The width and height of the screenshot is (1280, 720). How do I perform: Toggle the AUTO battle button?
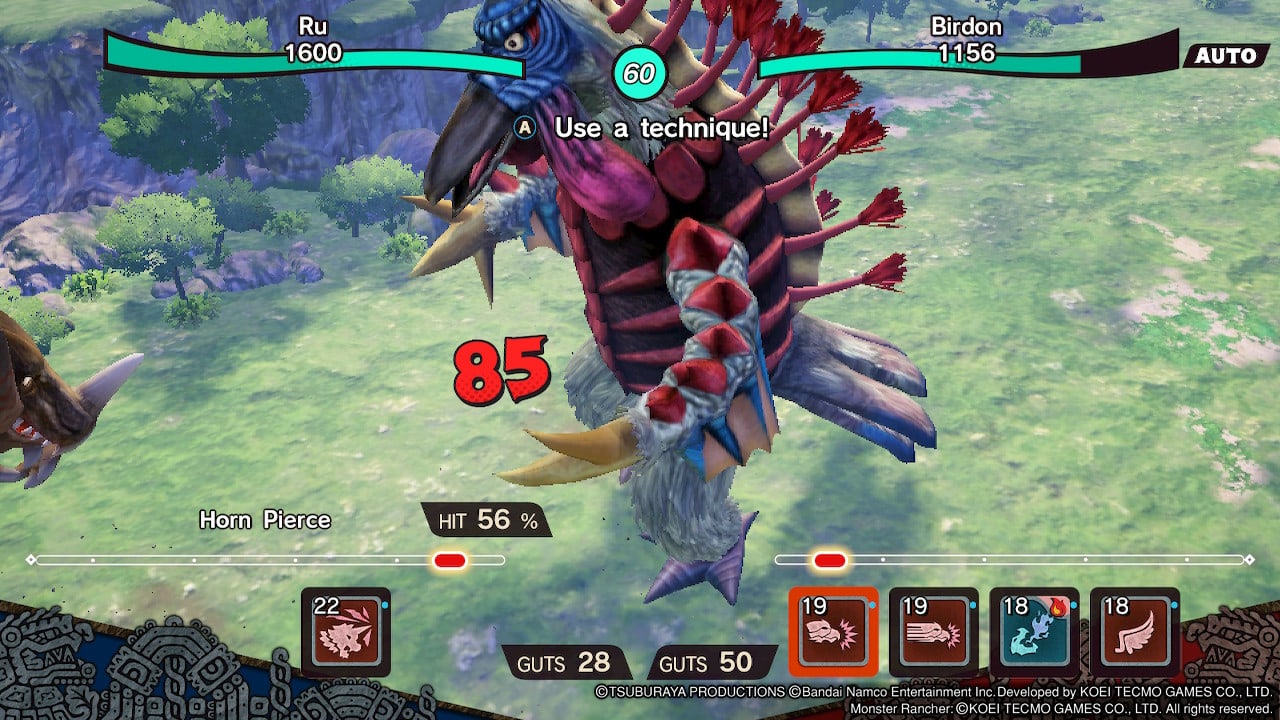(x=1225, y=56)
